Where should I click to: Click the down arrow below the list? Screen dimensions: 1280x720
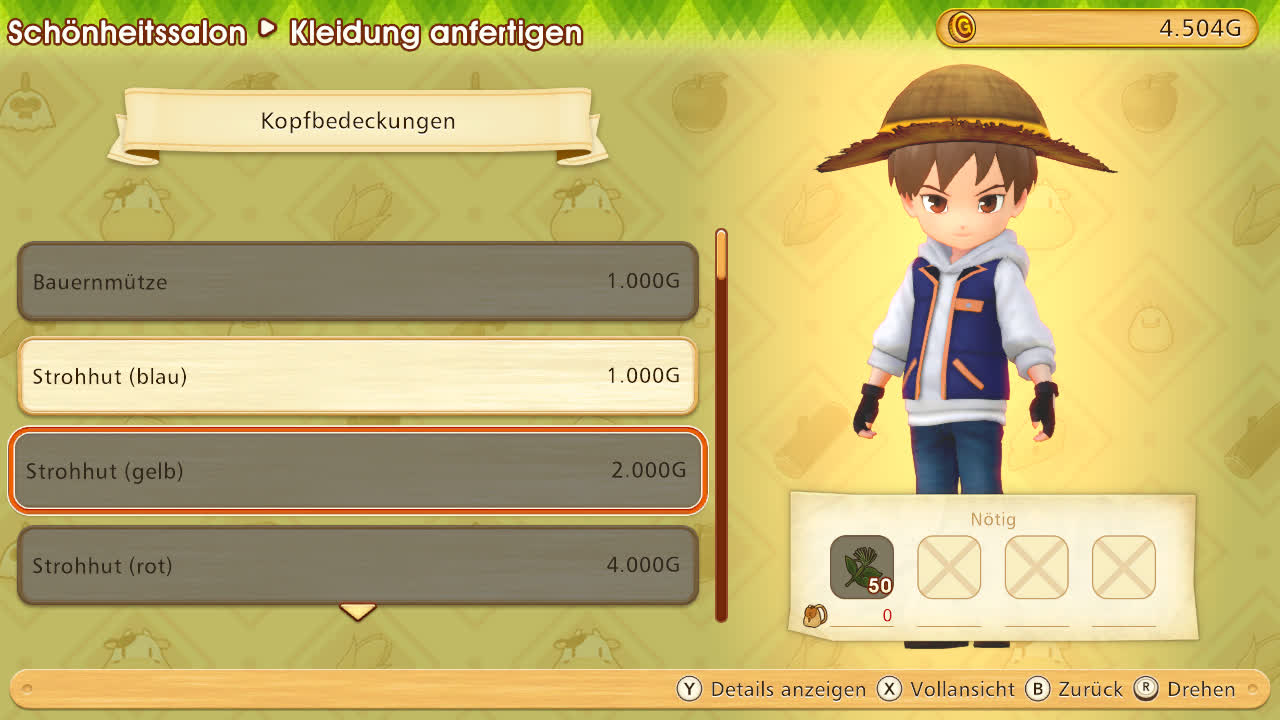click(x=357, y=611)
